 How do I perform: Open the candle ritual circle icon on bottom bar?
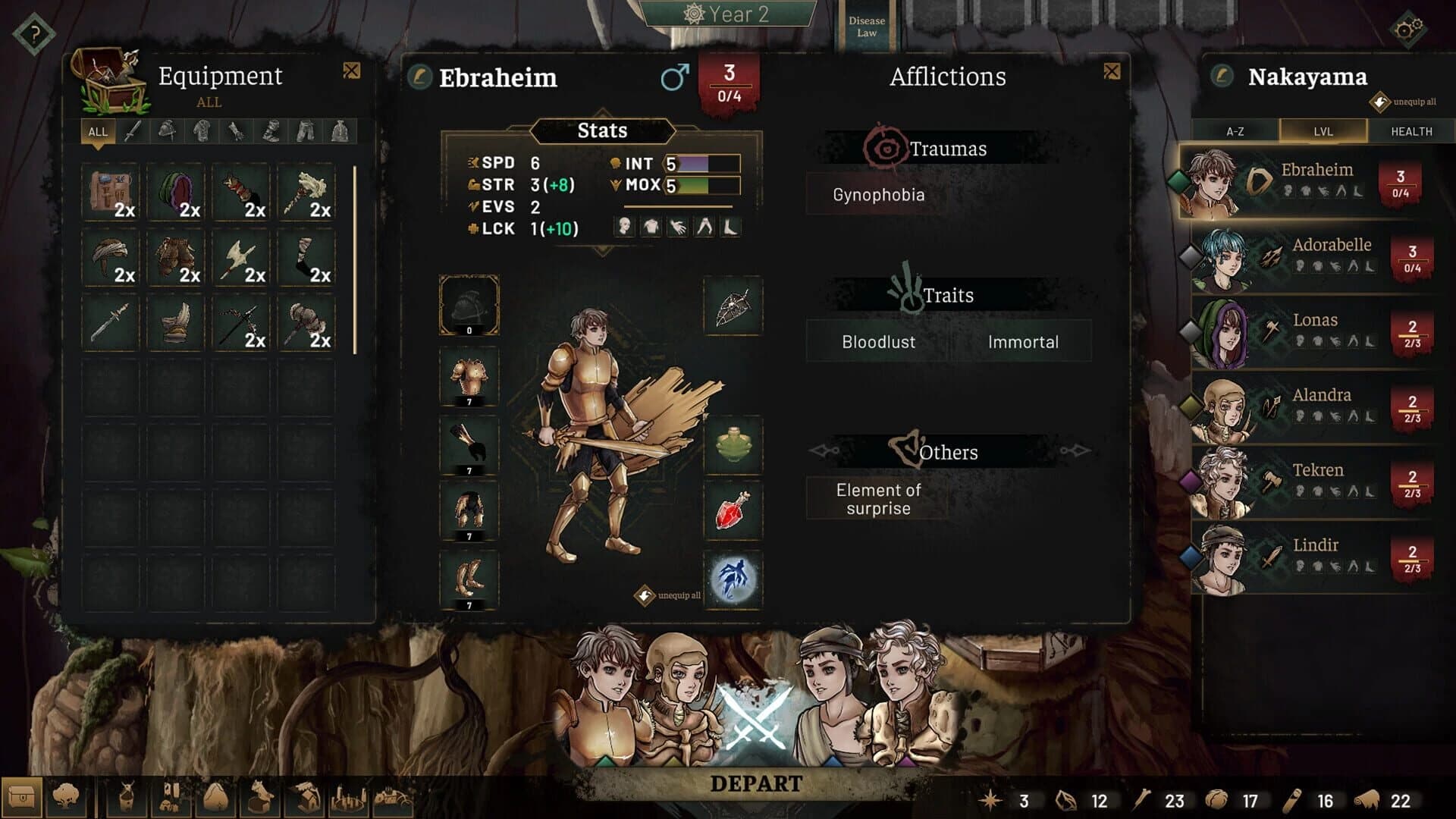point(348,796)
